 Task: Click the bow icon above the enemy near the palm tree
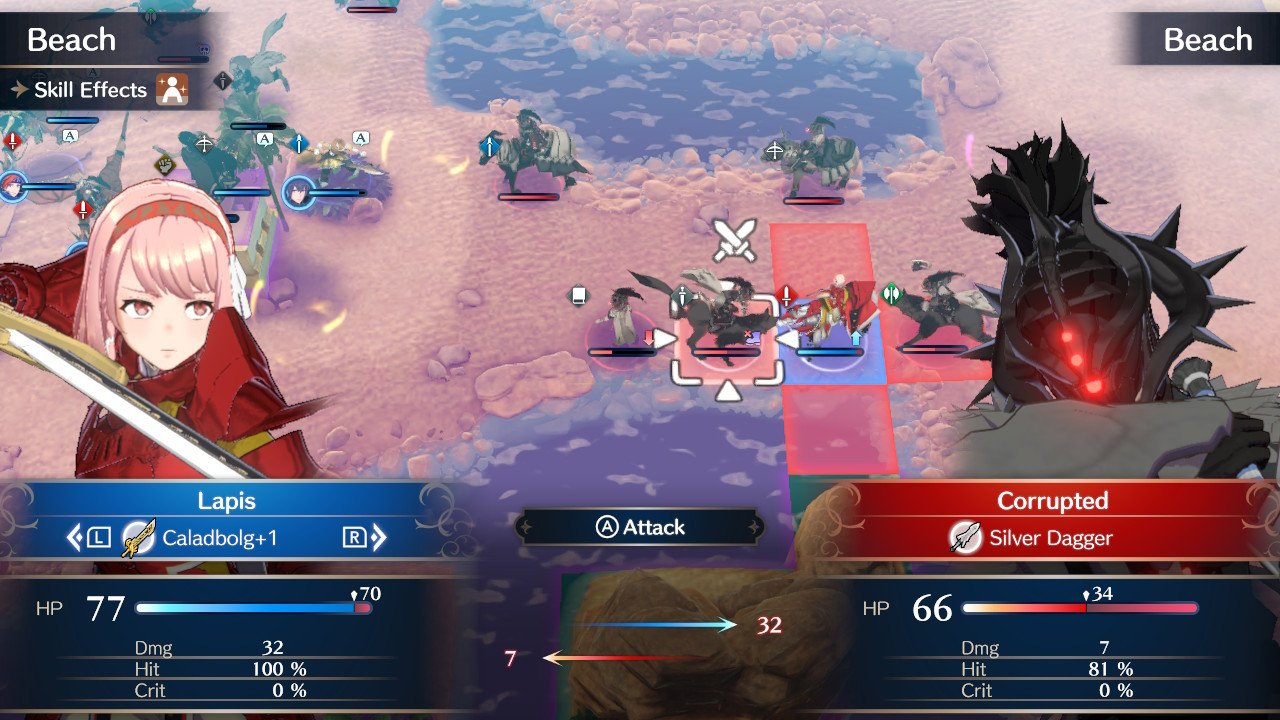pos(203,143)
